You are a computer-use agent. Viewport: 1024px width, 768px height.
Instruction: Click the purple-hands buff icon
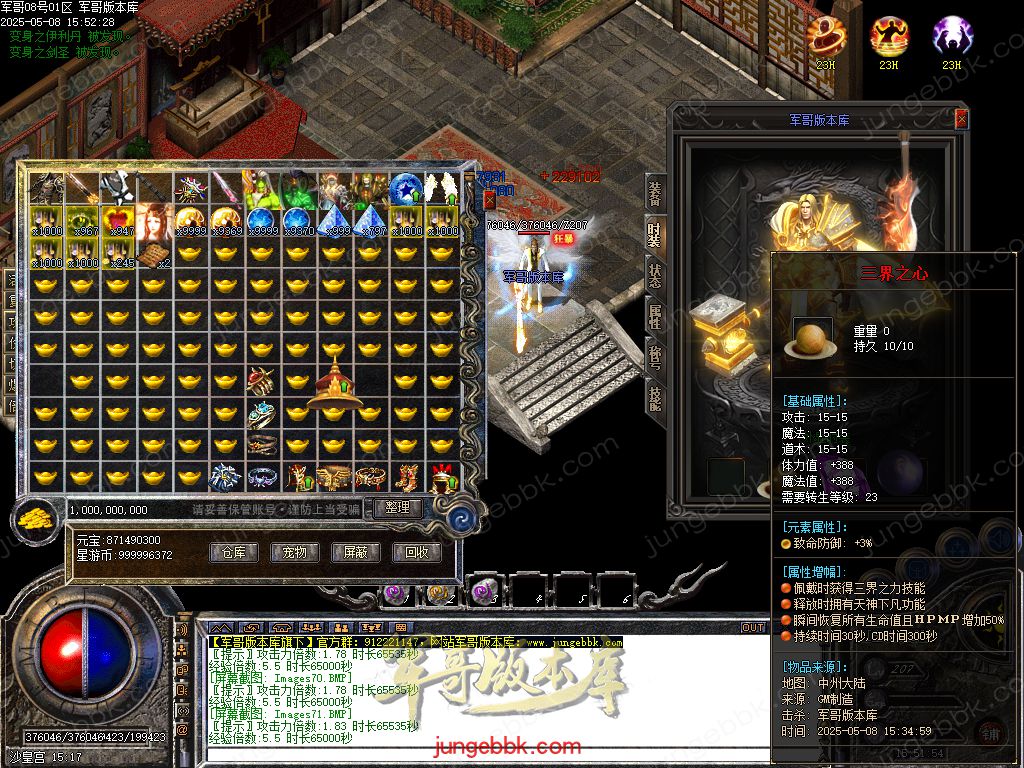tap(951, 38)
